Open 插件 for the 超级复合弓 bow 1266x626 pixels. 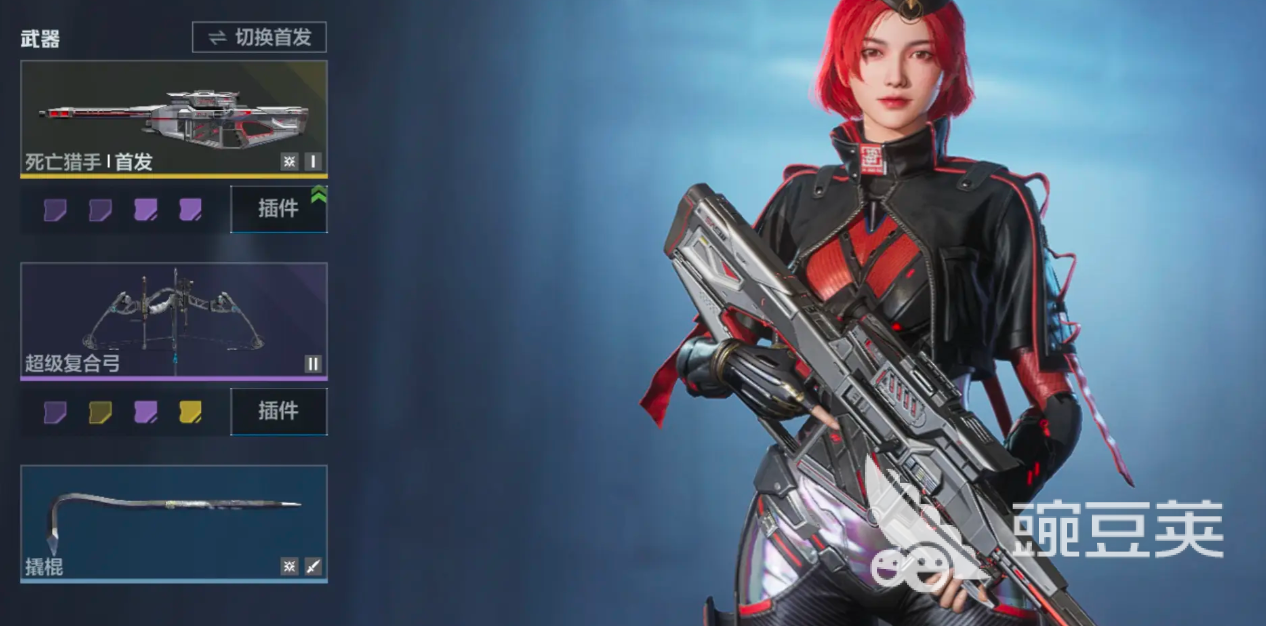(278, 411)
